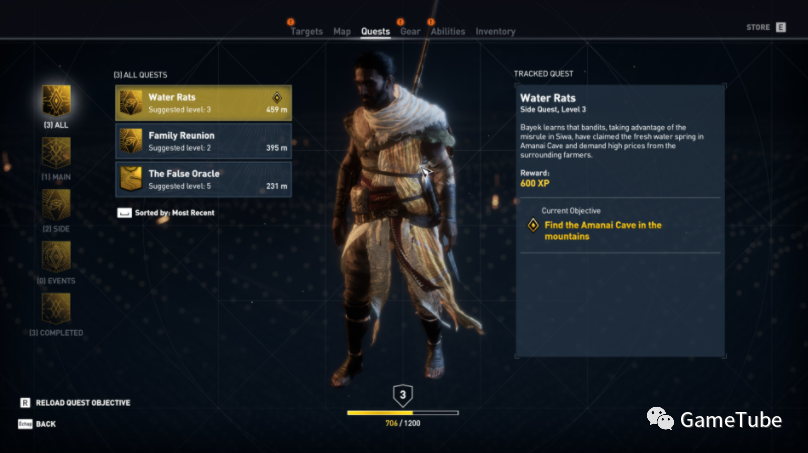Screen dimensions: 808x453
Task: Select The False Oracle quest
Action: pos(204,179)
